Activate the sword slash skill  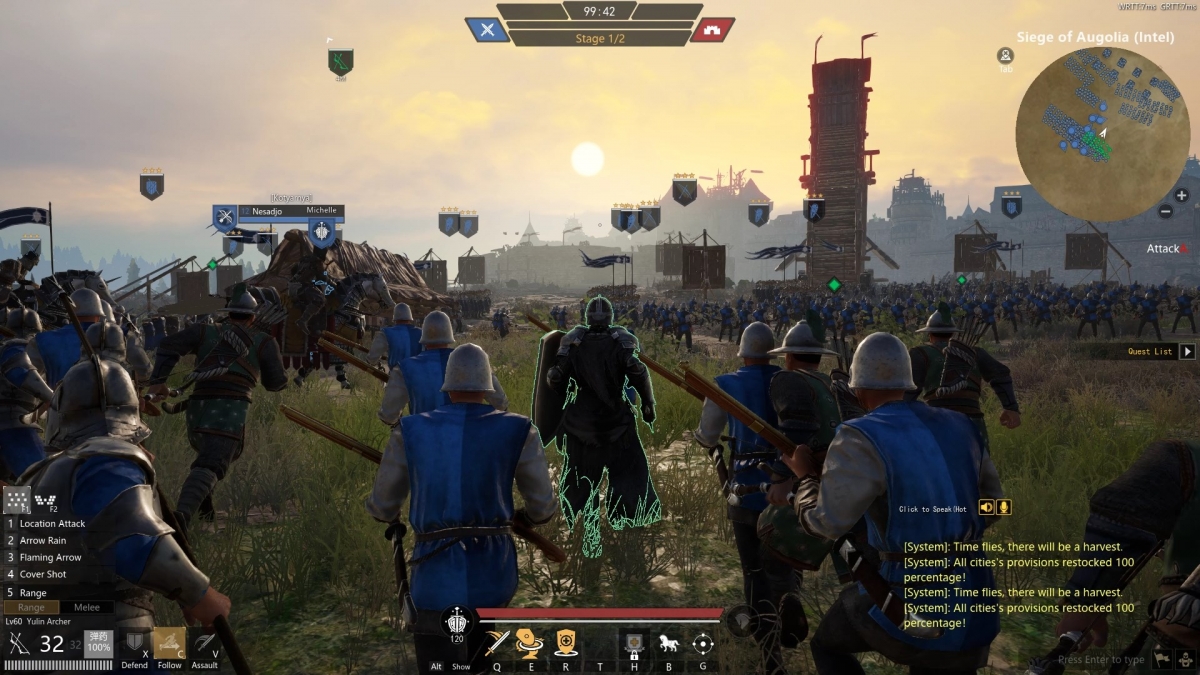(x=497, y=642)
